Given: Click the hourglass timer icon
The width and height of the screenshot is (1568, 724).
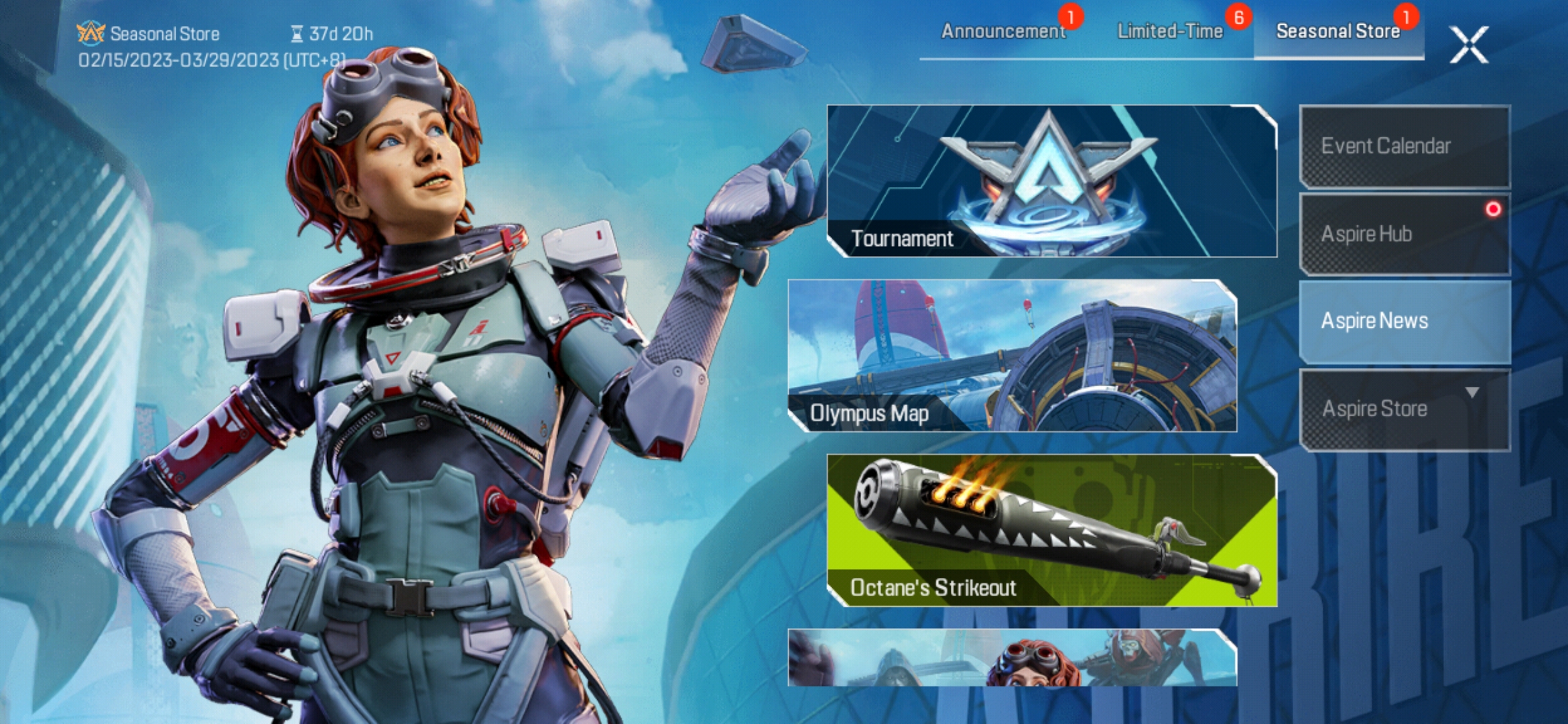Looking at the screenshot, I should point(296,34).
